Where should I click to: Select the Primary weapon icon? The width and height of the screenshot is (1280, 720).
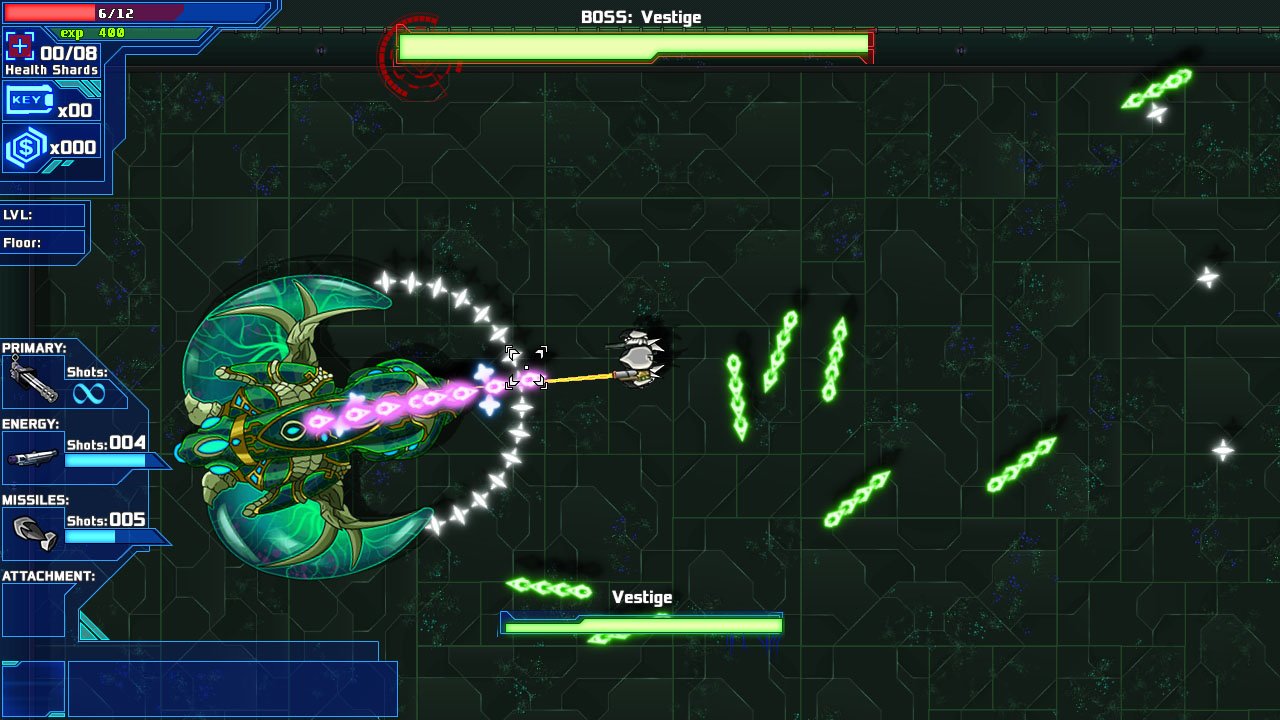33,382
